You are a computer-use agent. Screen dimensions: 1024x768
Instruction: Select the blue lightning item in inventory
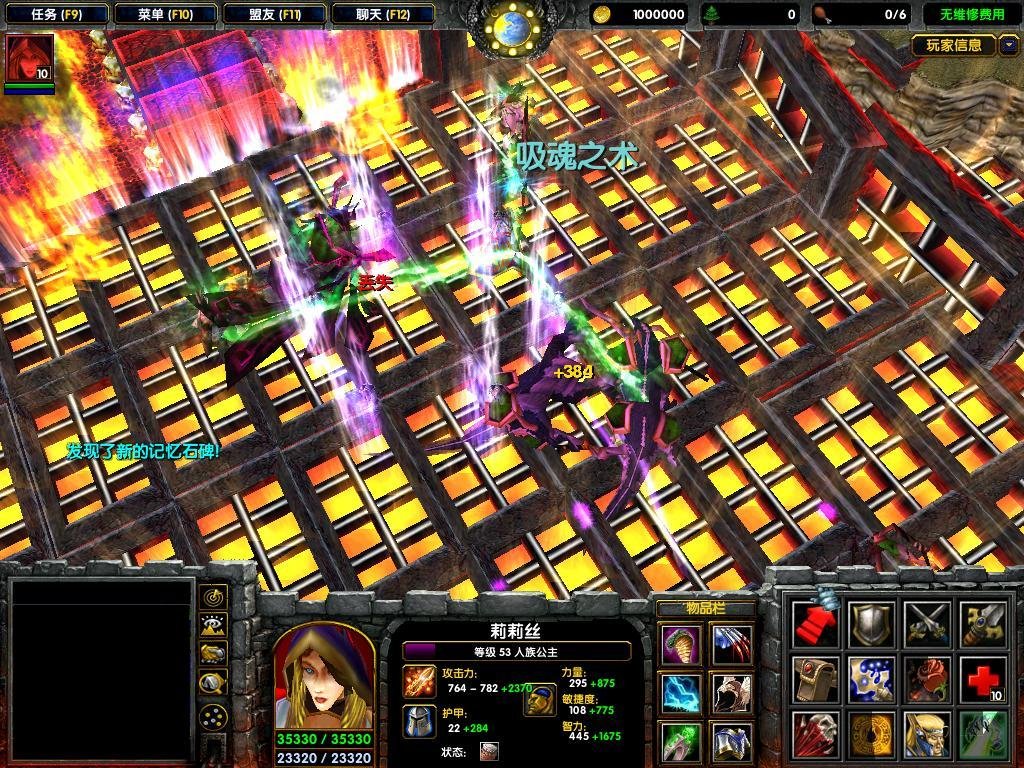point(680,693)
